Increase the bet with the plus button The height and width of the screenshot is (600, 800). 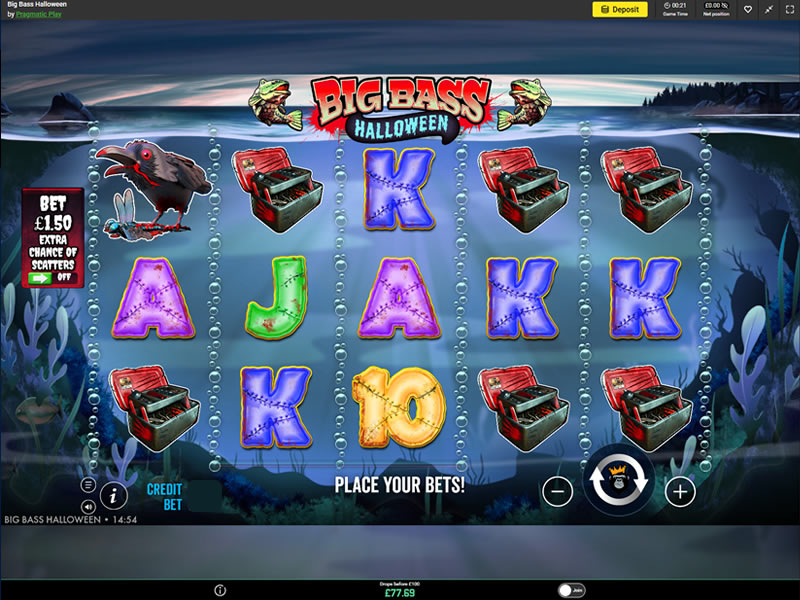680,491
